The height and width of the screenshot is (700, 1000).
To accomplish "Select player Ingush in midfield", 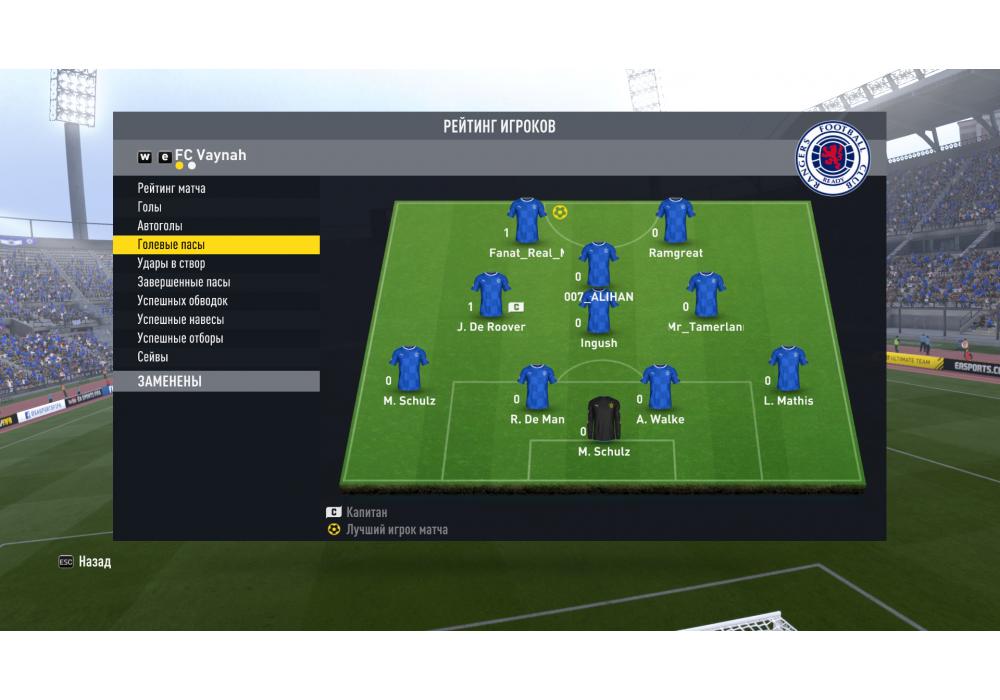I will tap(599, 312).
